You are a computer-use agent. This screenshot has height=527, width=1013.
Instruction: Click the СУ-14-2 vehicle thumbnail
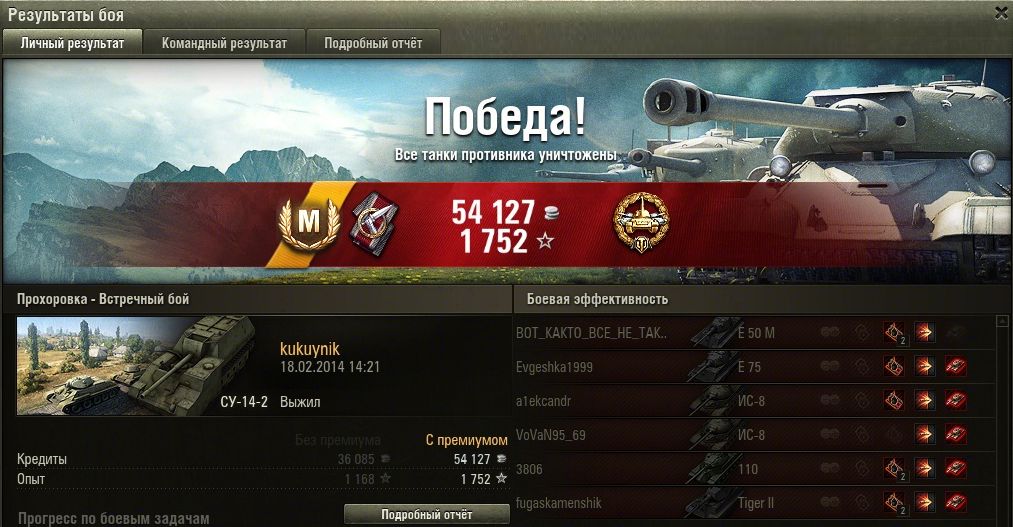(141, 365)
